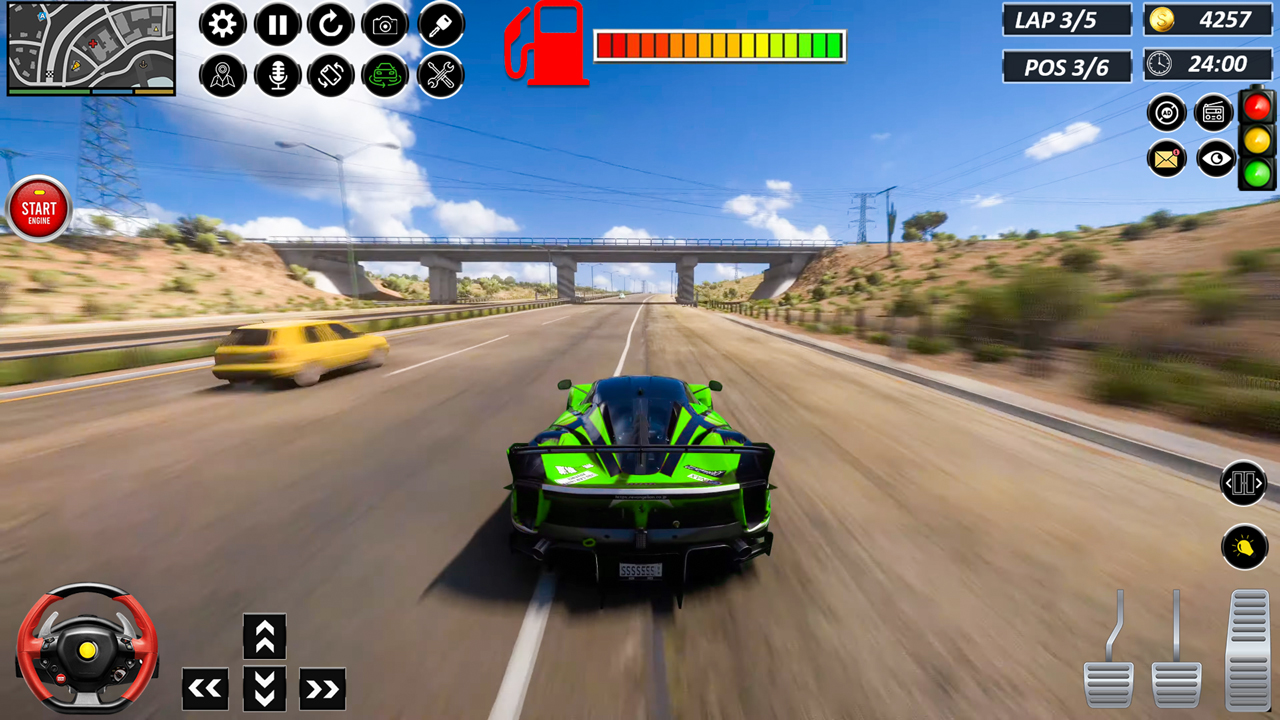Image resolution: width=1280 pixels, height=720 pixels.
Task: Check the LAP 3/5 counter display
Action: [1064, 18]
